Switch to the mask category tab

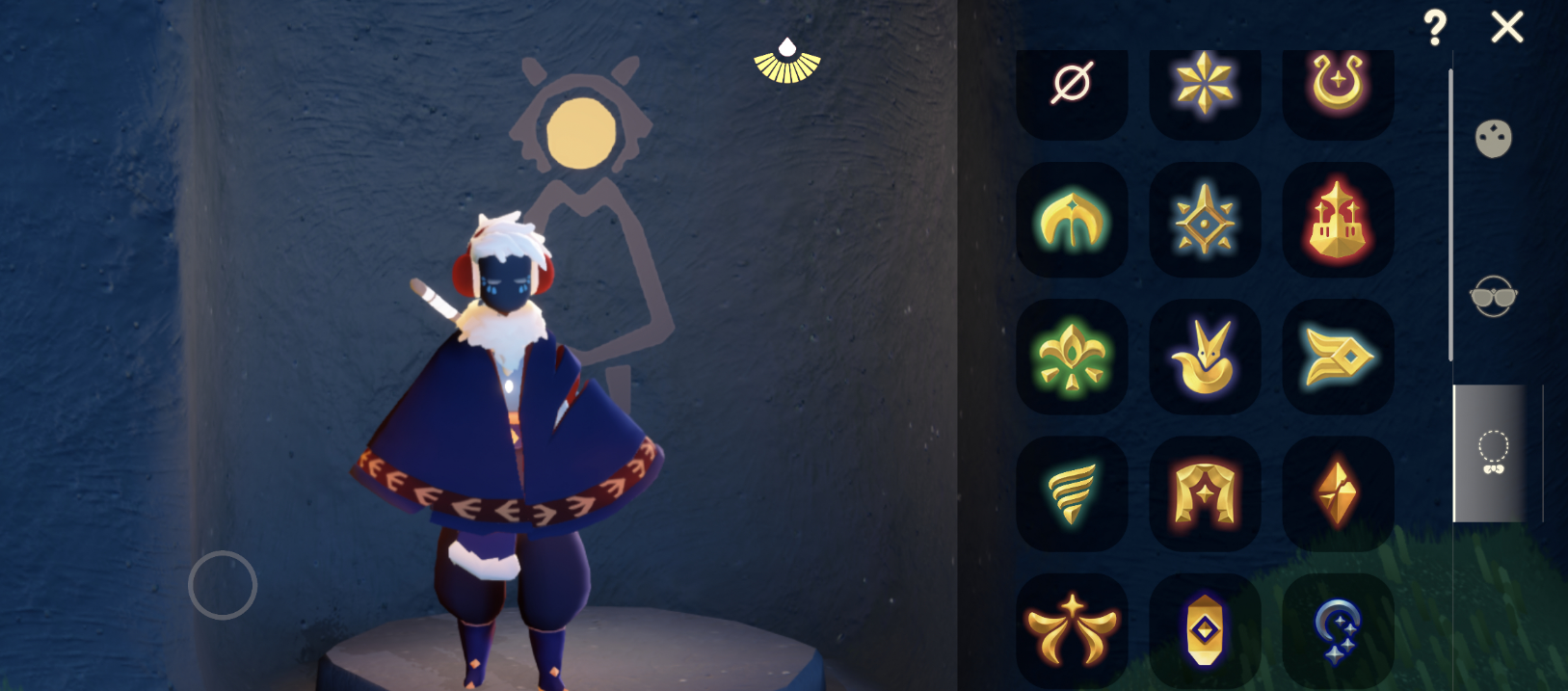tap(1493, 140)
